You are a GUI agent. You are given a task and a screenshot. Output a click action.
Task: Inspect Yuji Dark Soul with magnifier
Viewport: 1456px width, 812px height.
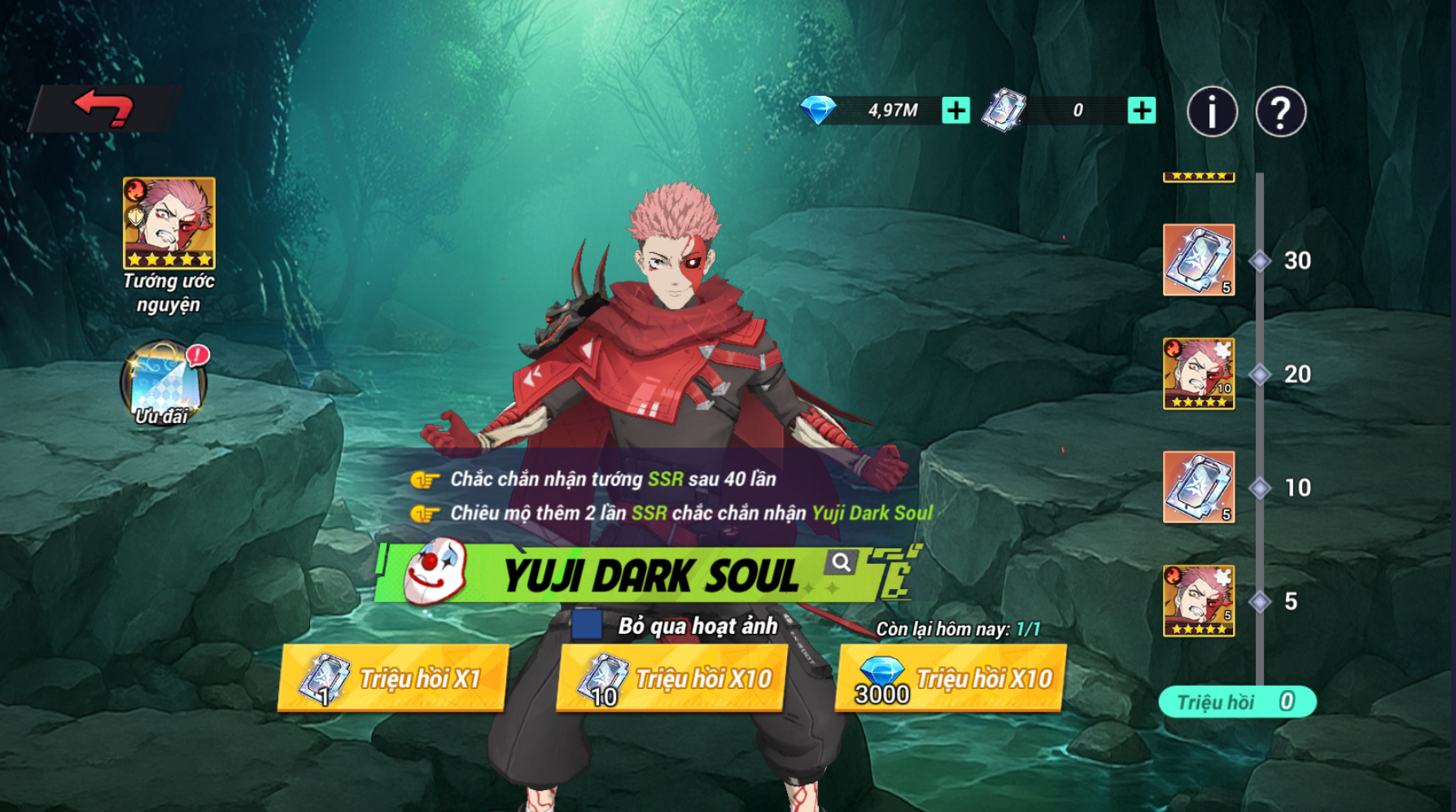(841, 561)
